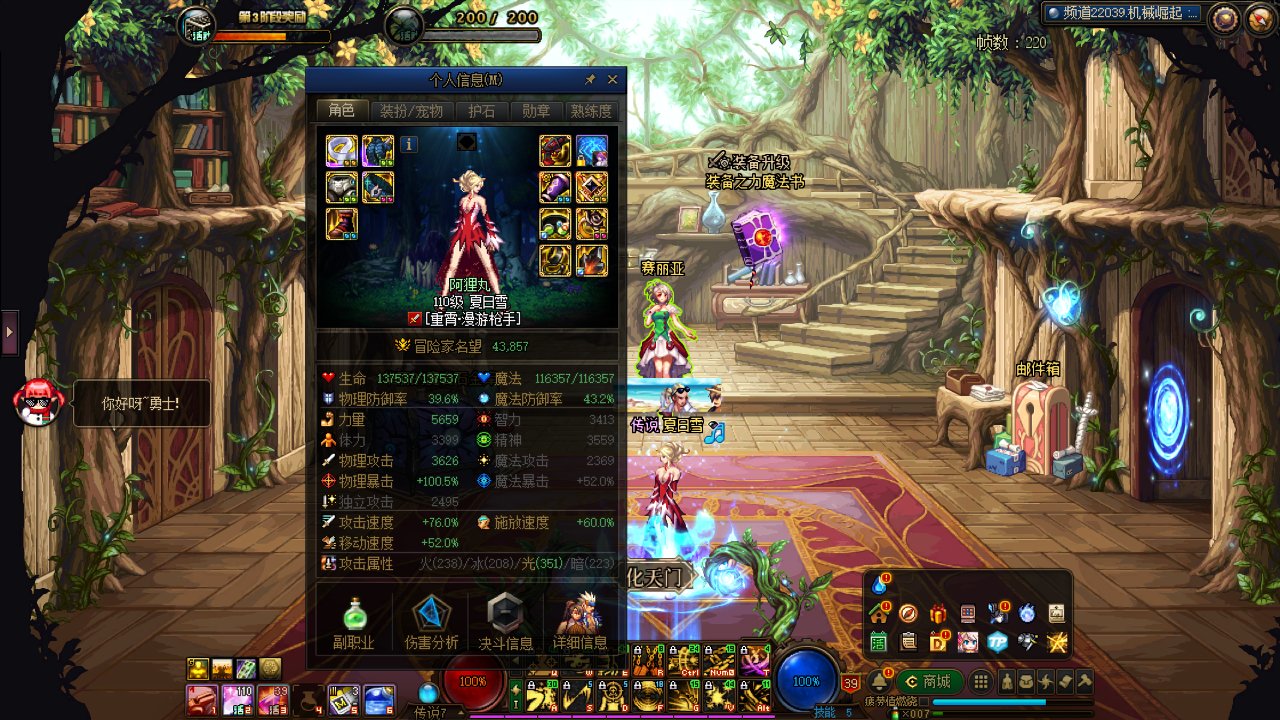Select the equipped boots slot
This screenshot has height=720, width=1280.
coord(341,224)
